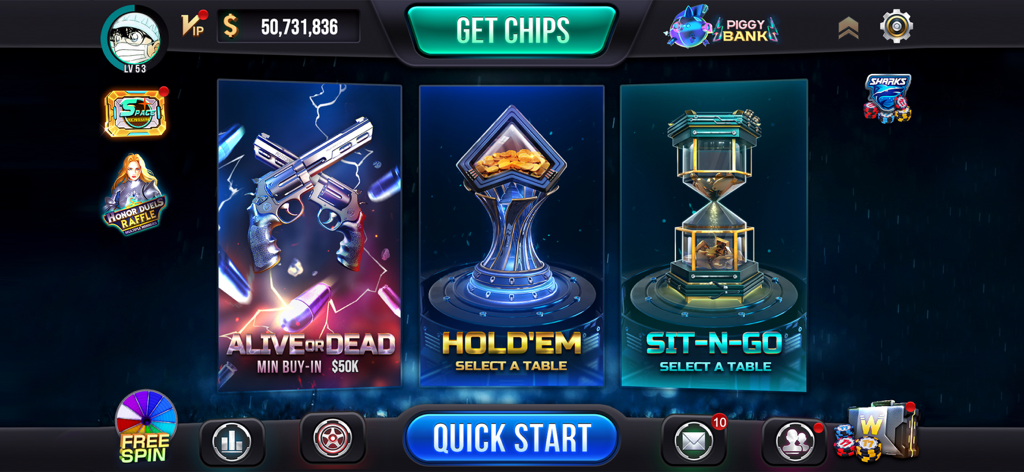Open the Piggy Bank

(721, 27)
